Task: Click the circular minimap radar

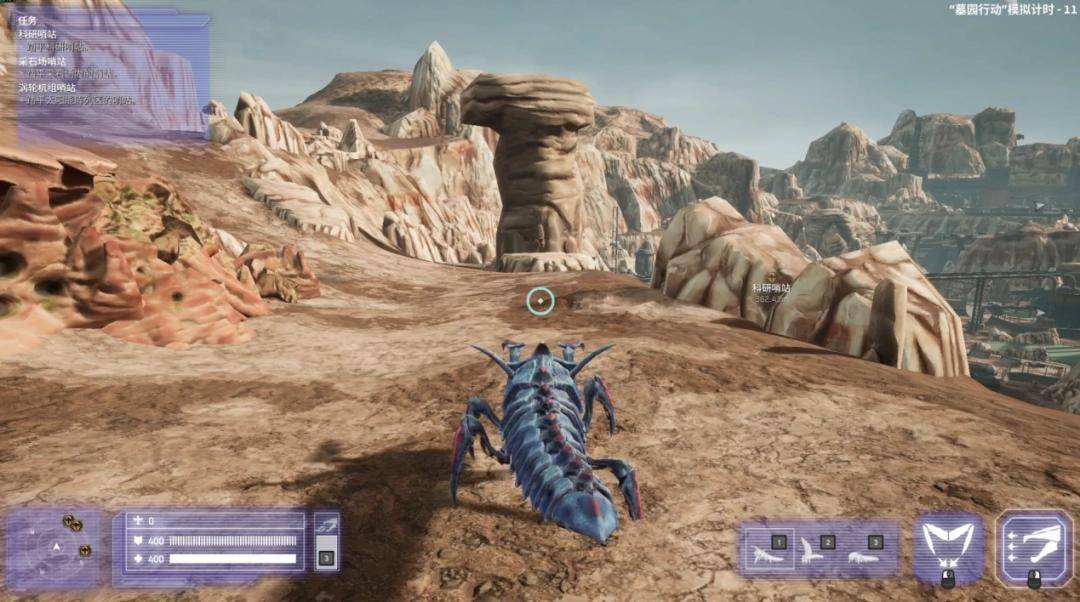Action: pyautogui.click(x=56, y=547)
